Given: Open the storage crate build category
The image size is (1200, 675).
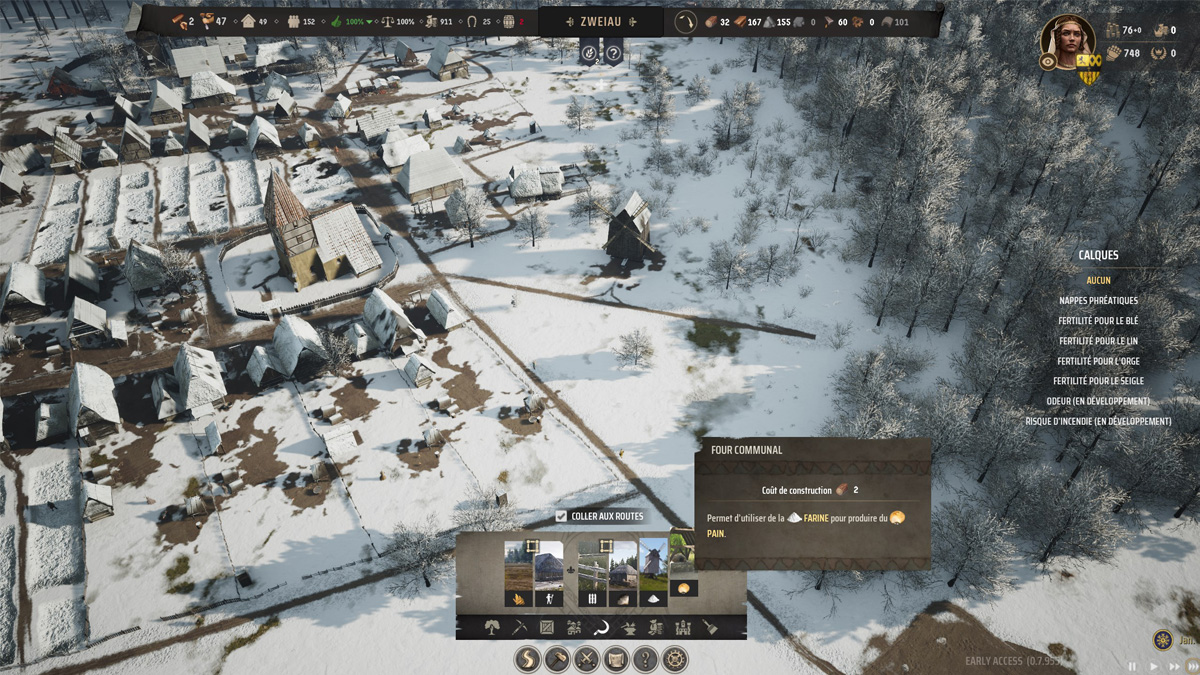Looking at the screenshot, I should [x=547, y=628].
